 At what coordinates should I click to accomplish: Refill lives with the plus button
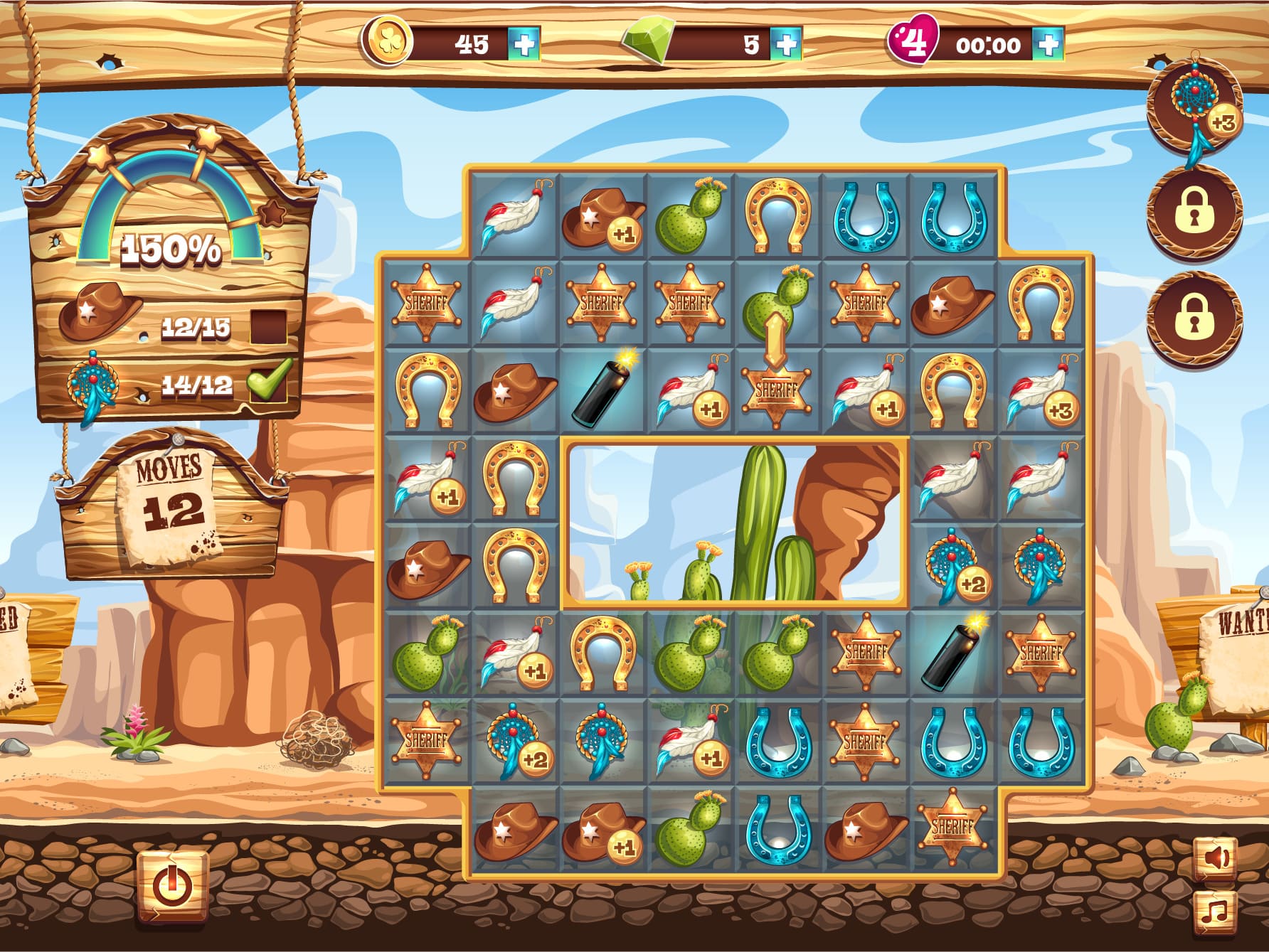(x=1048, y=45)
